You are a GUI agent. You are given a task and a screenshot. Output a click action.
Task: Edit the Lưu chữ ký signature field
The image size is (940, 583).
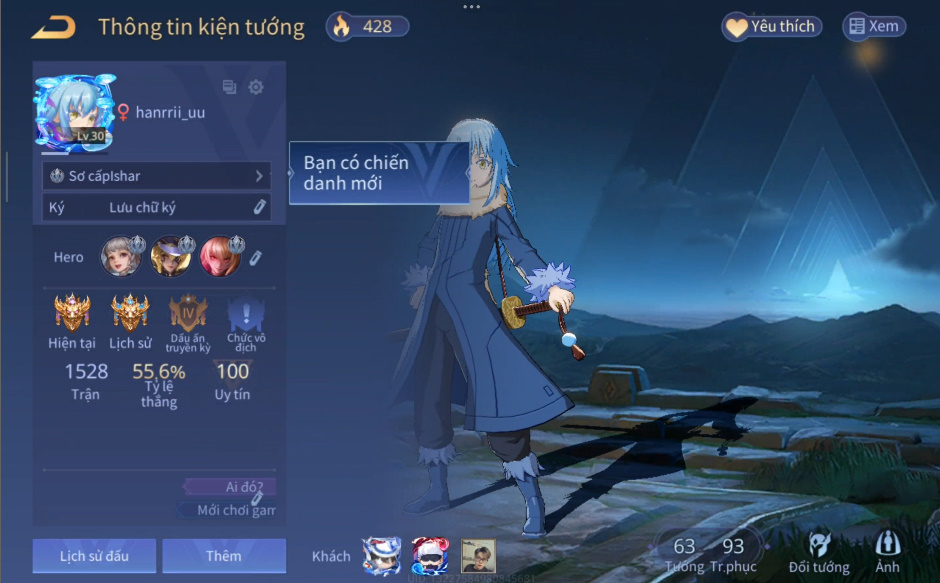(x=259, y=207)
